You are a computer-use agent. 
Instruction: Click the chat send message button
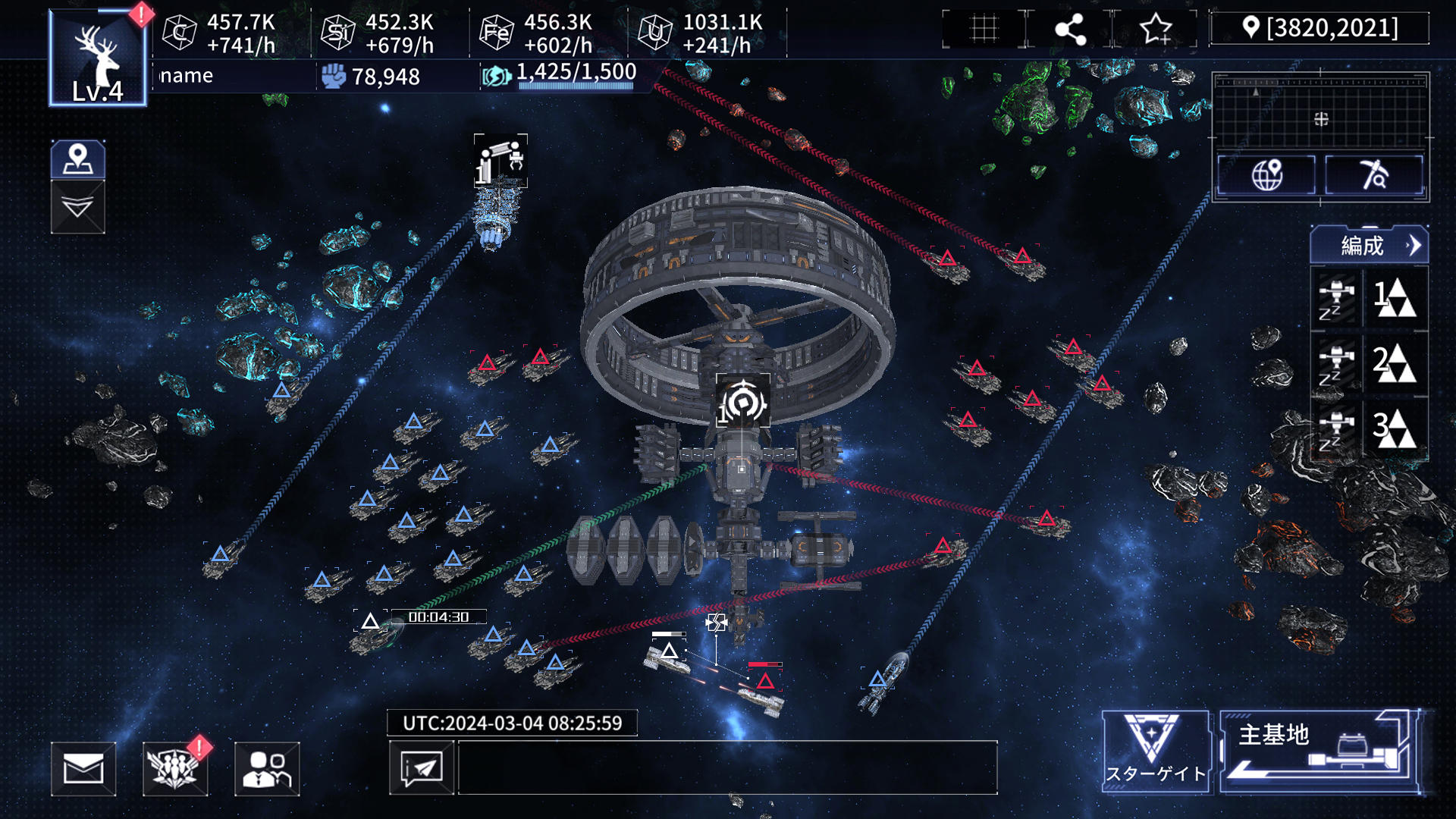pos(422,768)
